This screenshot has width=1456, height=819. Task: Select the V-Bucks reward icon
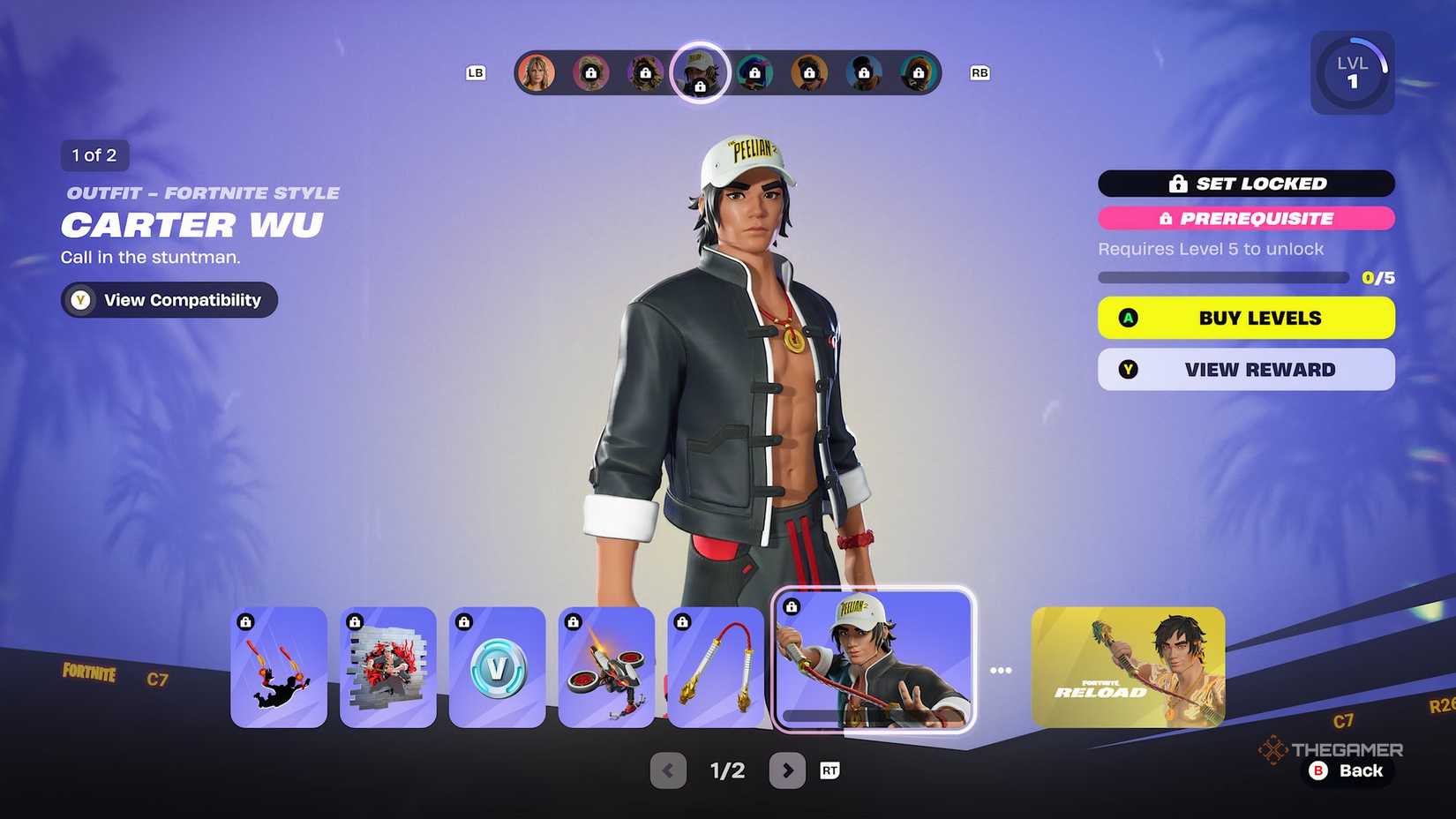(497, 668)
